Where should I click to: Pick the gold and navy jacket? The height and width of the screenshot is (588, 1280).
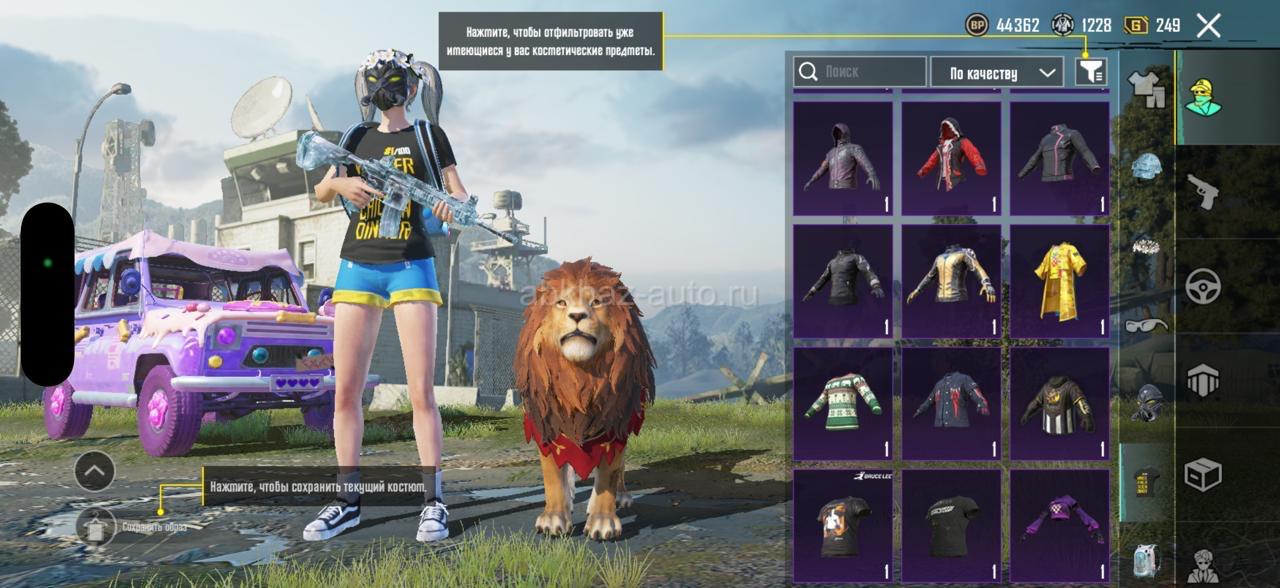[x=950, y=280]
